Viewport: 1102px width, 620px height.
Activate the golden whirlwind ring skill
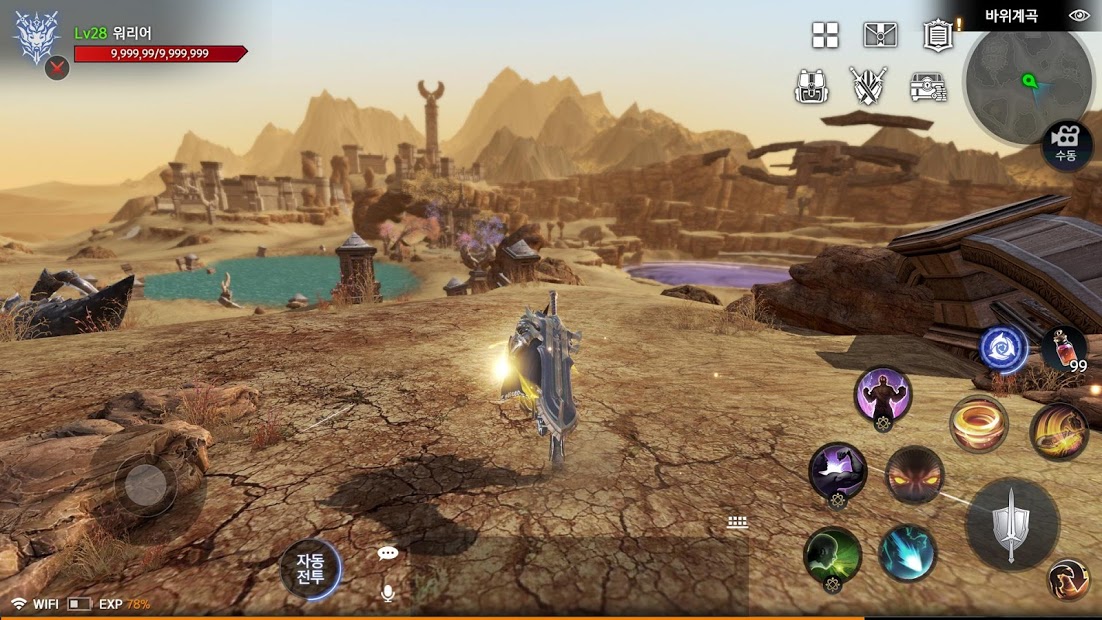[x=978, y=423]
